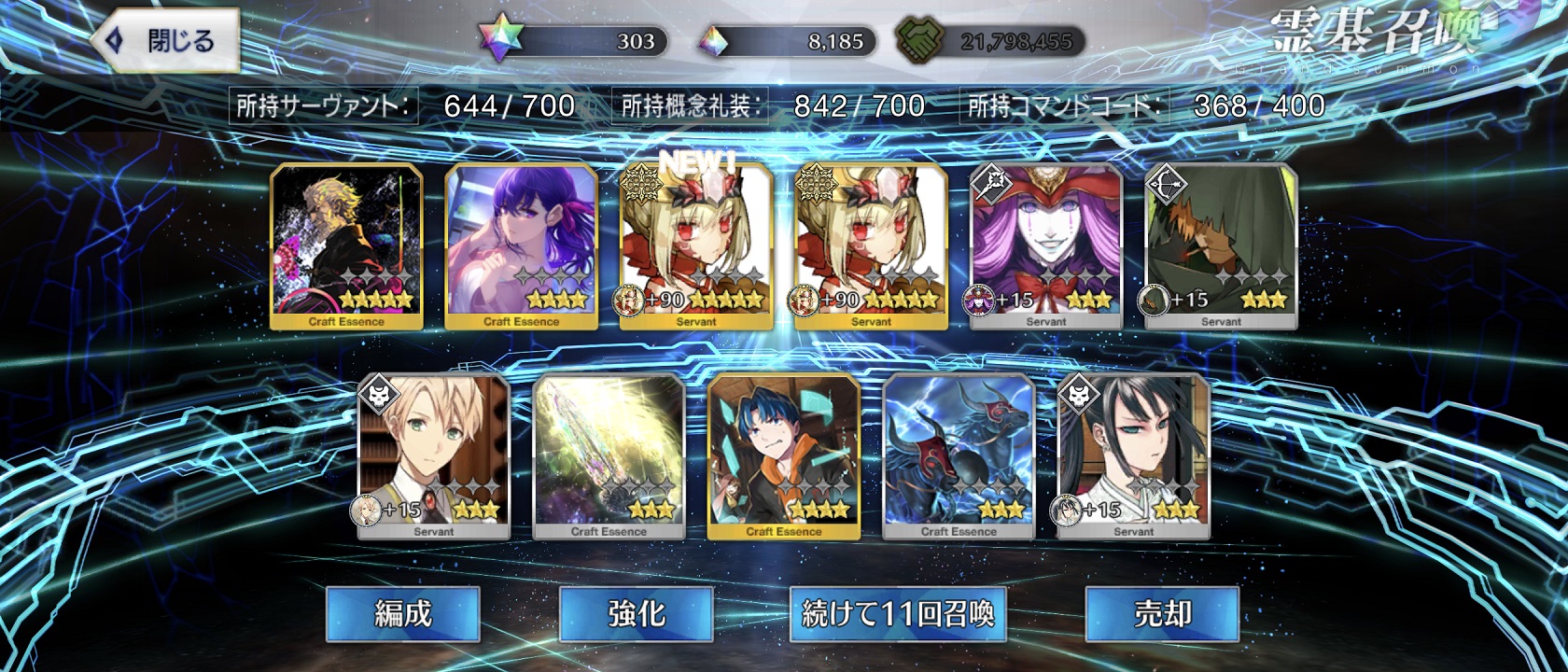The width and height of the screenshot is (1568, 672).
Task: Close the summon results screen
Action: coord(165,41)
